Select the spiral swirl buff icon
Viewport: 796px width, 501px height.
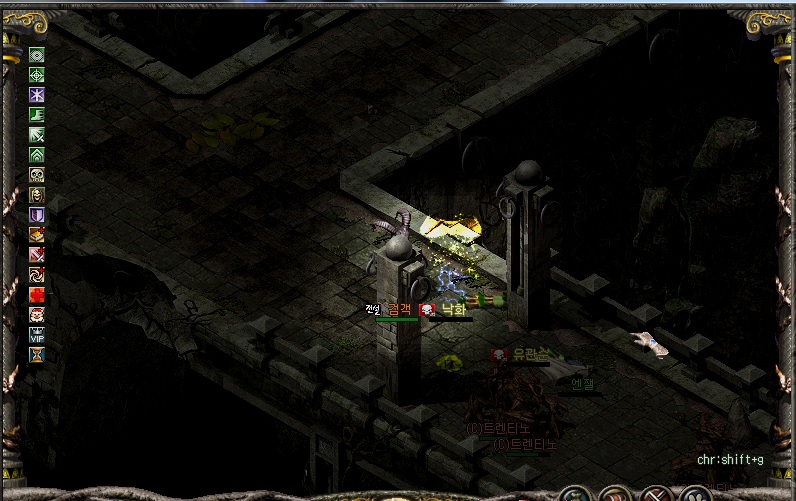click(x=37, y=274)
